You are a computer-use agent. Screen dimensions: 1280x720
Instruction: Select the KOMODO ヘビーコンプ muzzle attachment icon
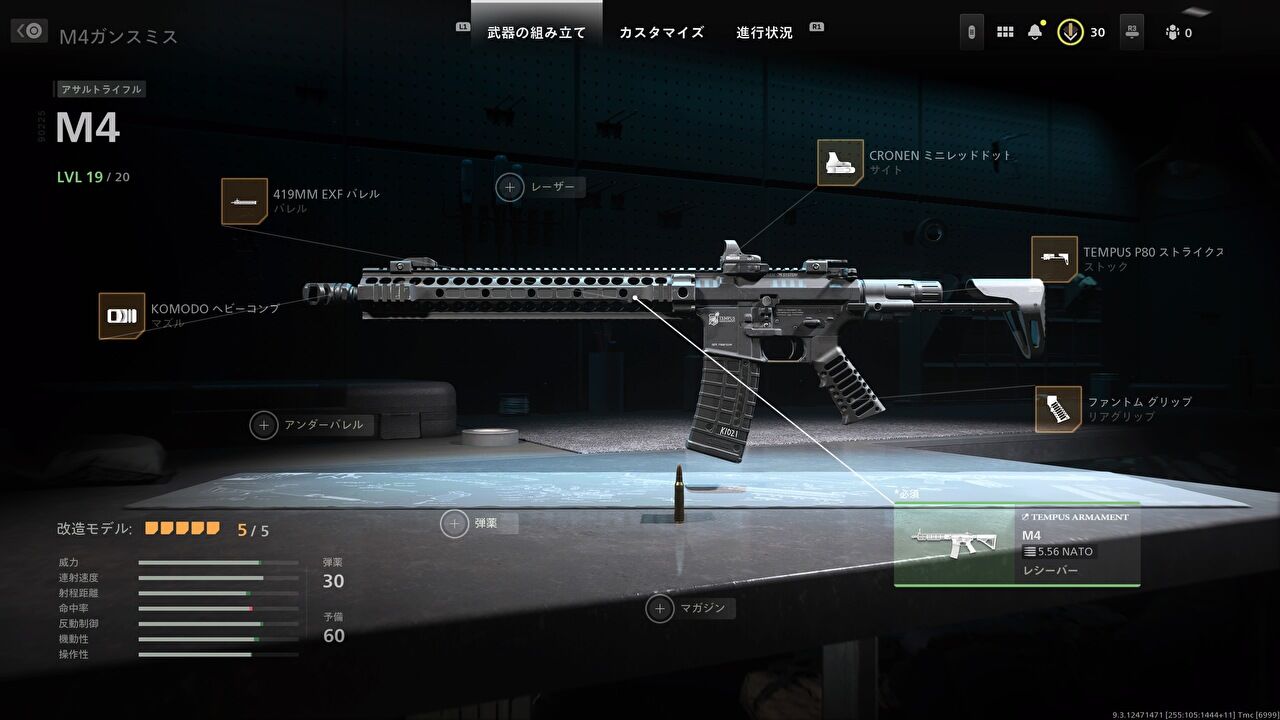[x=120, y=313]
